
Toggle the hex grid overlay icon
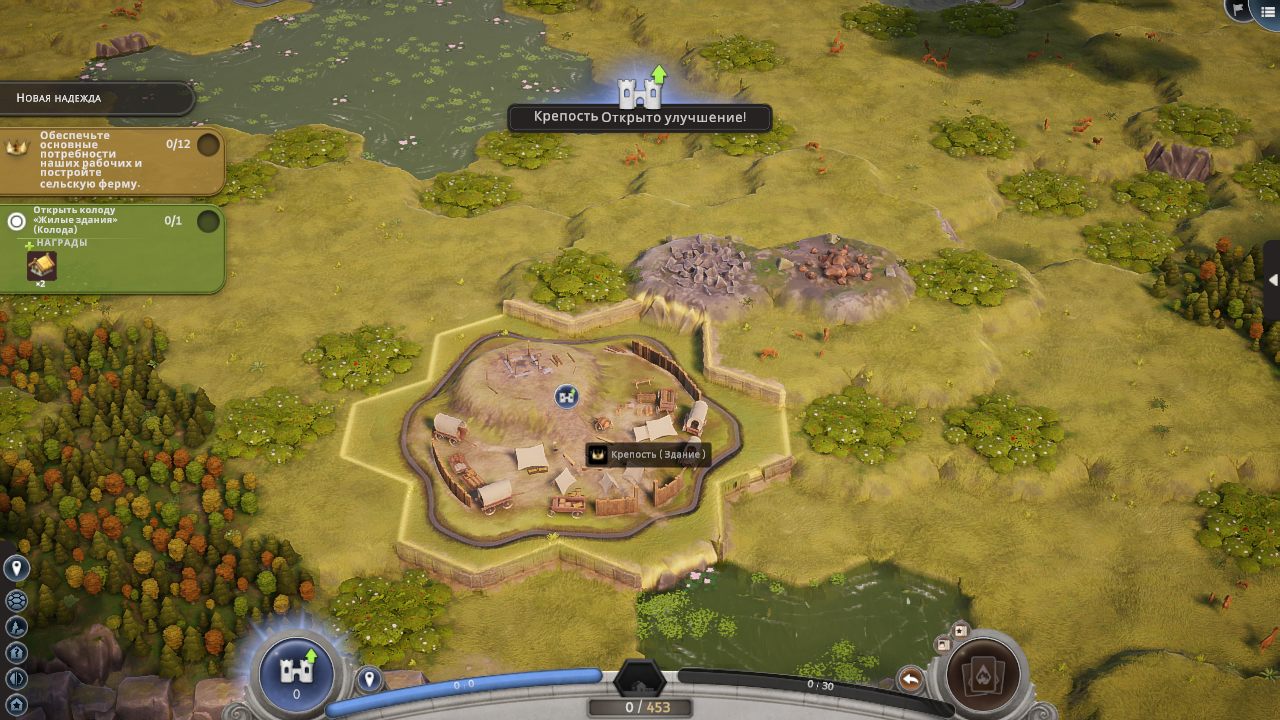pos(16,600)
